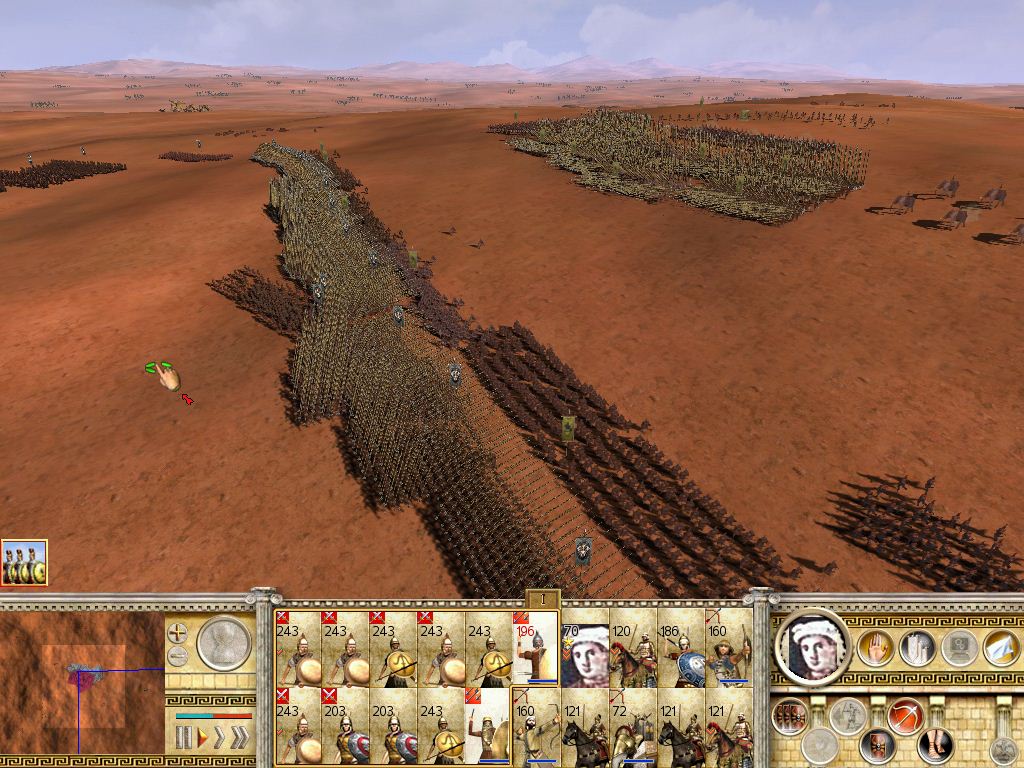Set battle speed to triple fast forward
This screenshot has width=1024, height=768.
point(239,739)
